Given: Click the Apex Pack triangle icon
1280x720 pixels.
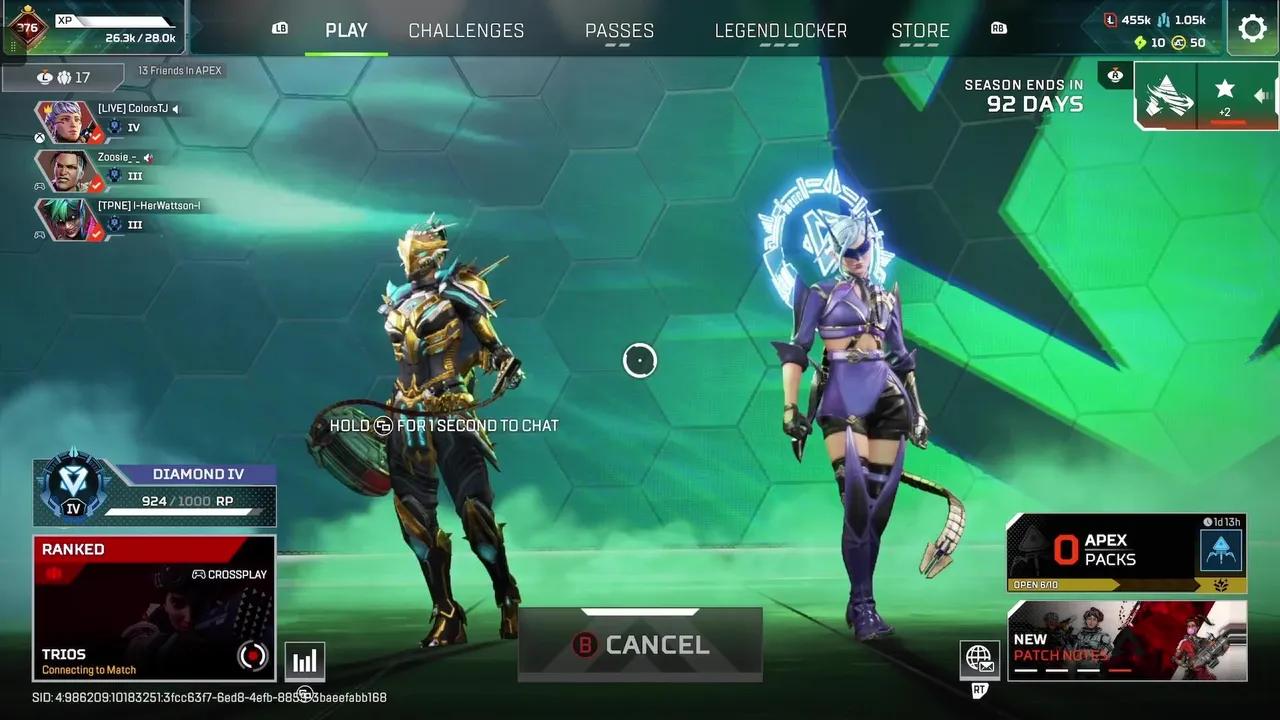Looking at the screenshot, I should 1221,549.
